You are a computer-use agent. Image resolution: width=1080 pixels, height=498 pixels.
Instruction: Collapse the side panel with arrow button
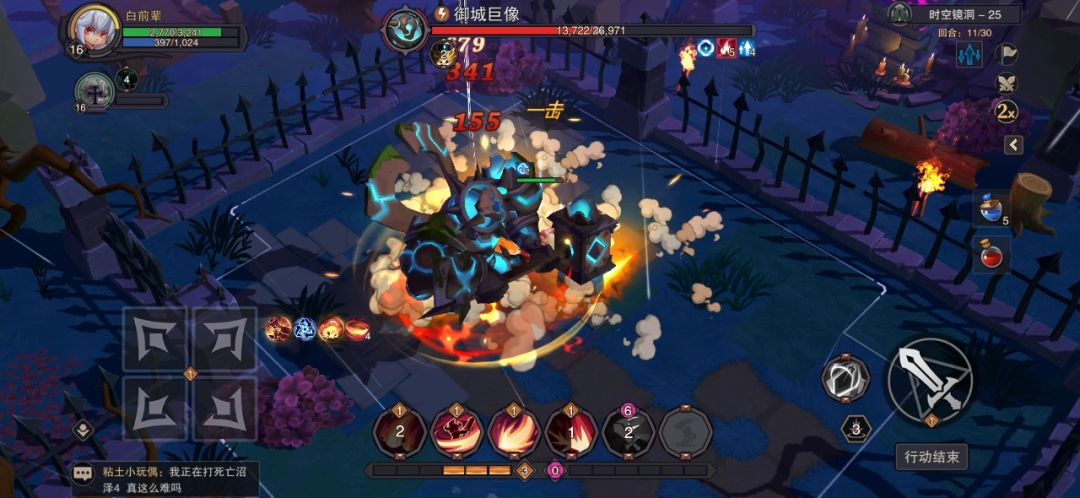pyautogui.click(x=1013, y=145)
